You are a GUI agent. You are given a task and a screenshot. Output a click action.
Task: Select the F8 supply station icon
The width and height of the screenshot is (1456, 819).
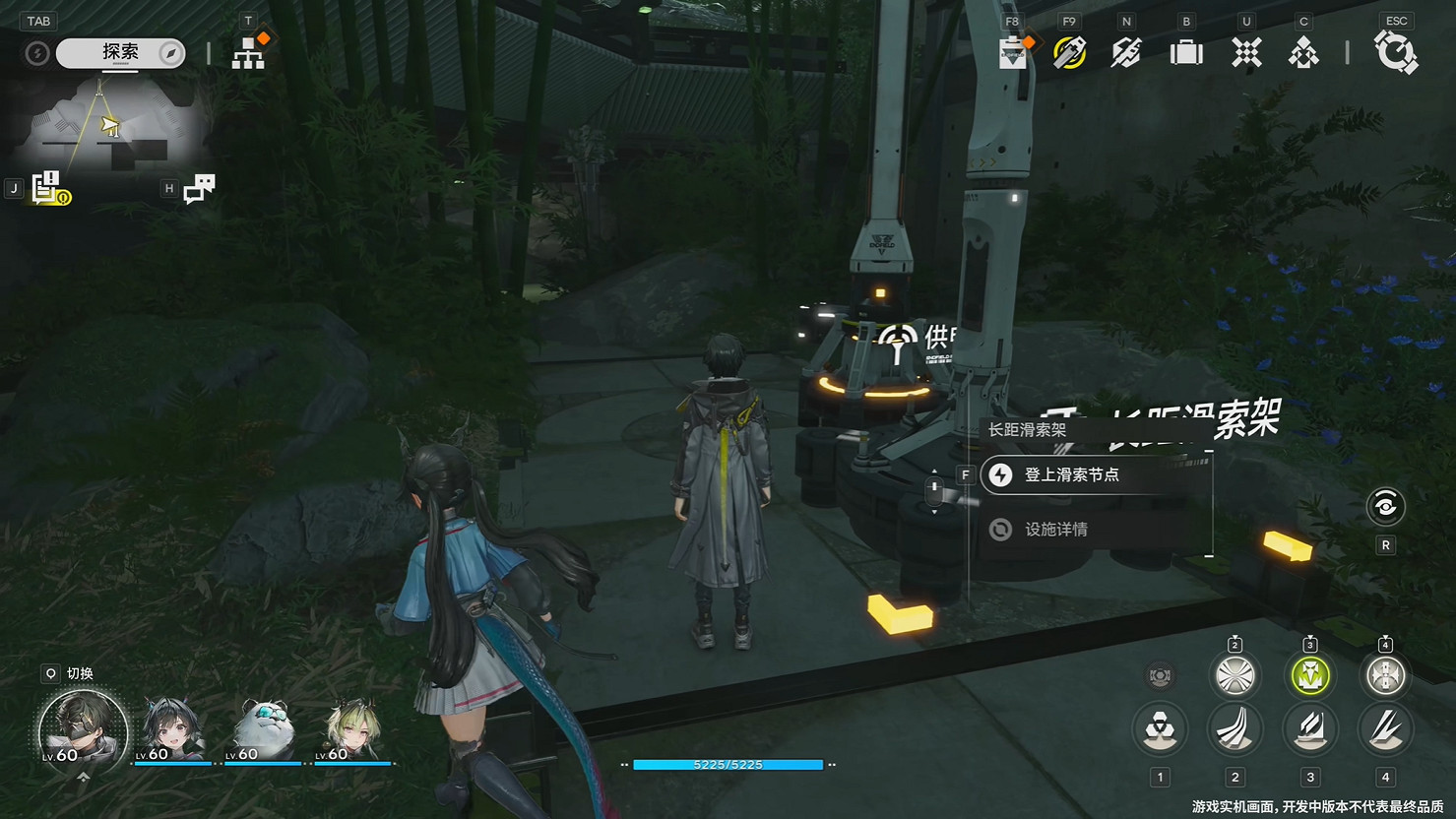pyautogui.click(x=1014, y=53)
